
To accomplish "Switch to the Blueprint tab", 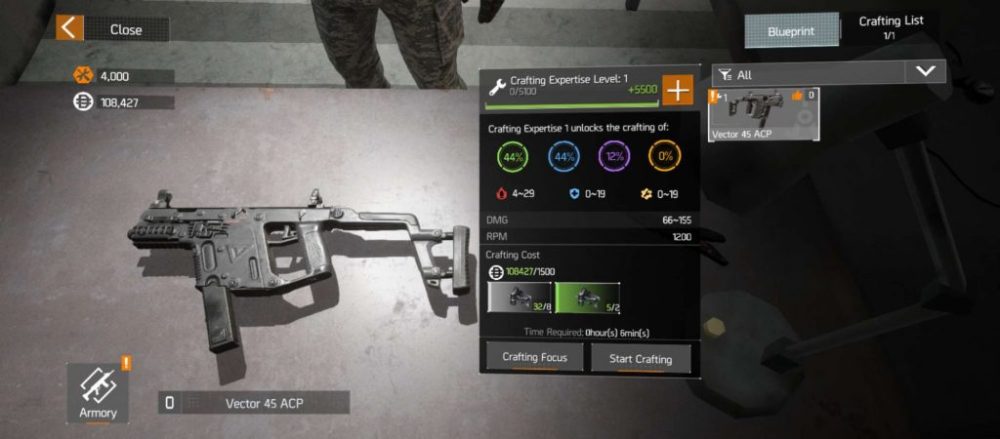I will pos(791,31).
